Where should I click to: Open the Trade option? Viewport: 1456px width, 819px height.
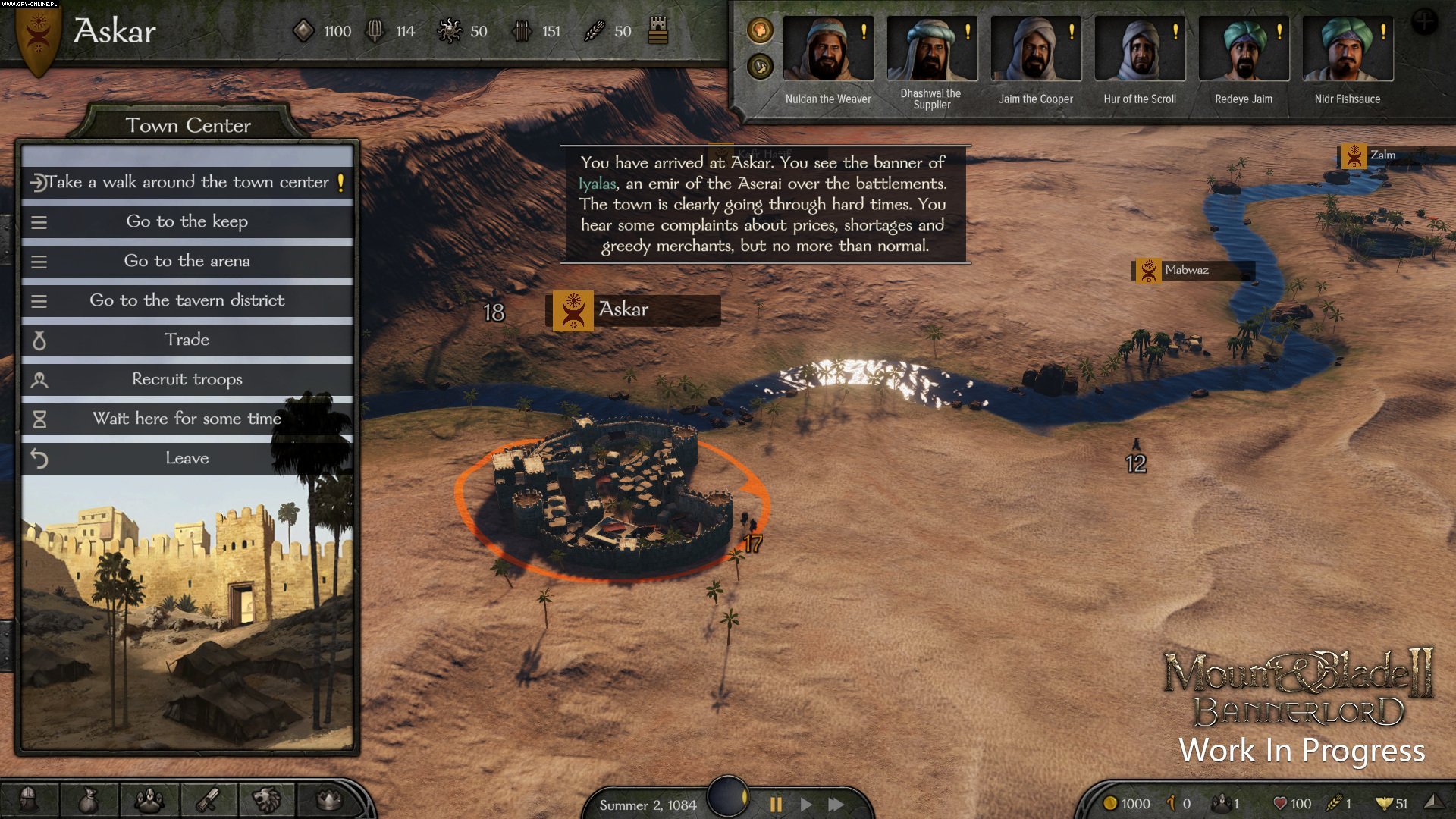pos(187,340)
